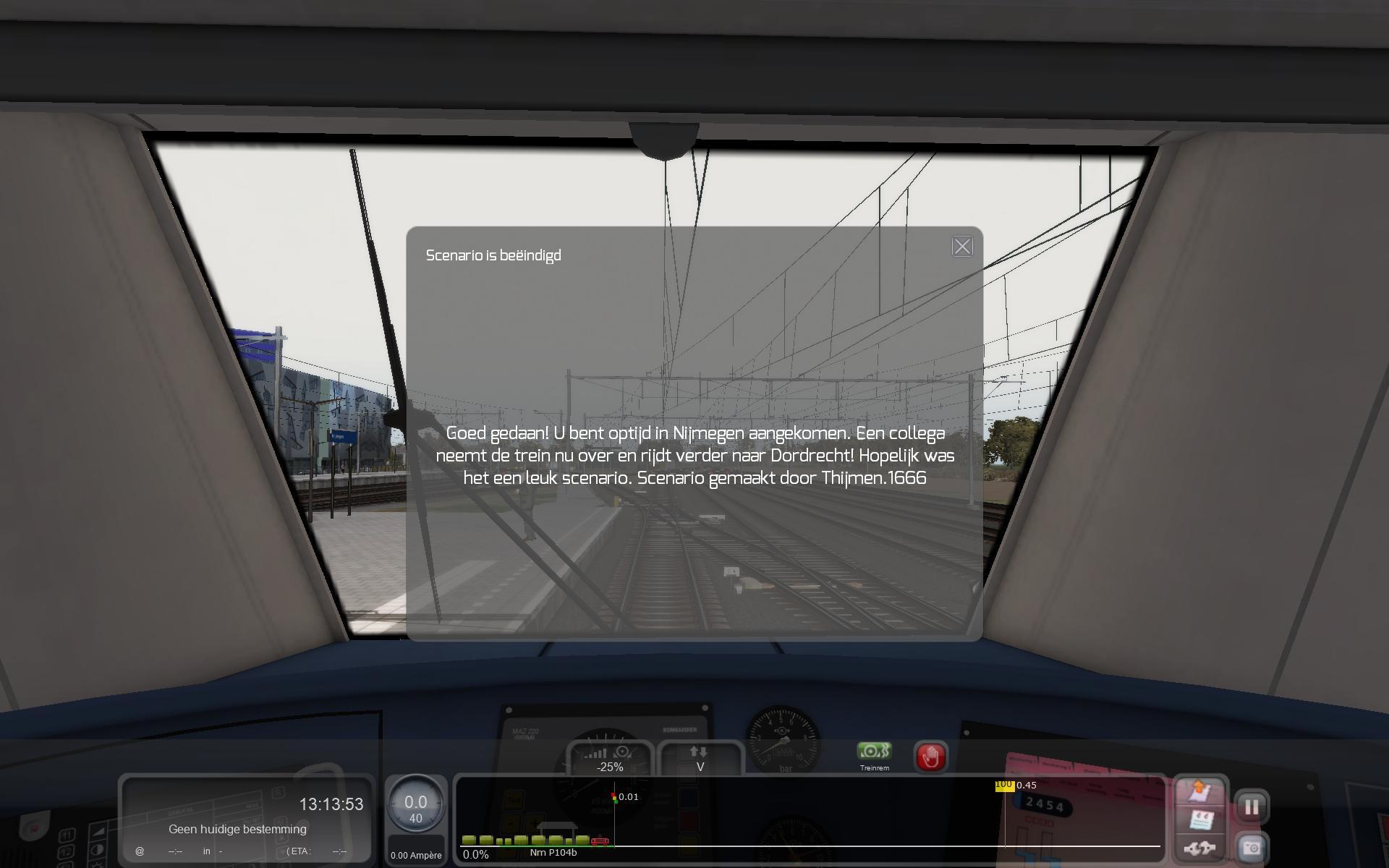Select the yellow 100 speed limit marker
Image resolution: width=1389 pixels, height=868 pixels.
pyautogui.click(x=1004, y=786)
